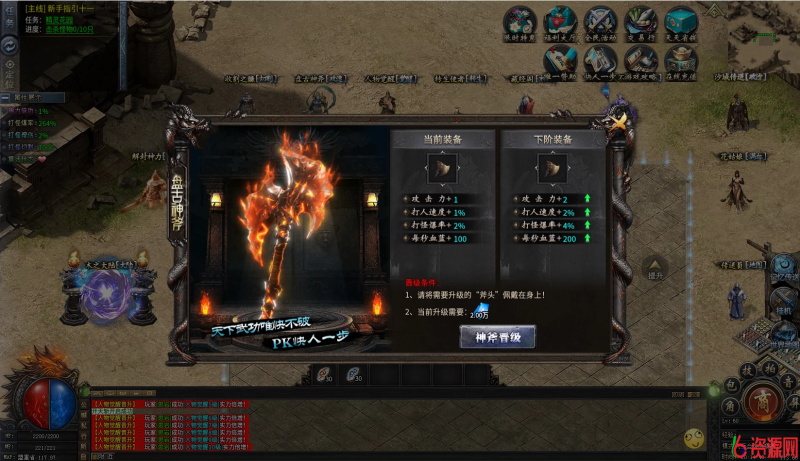
Task: Open the 拍 auction button
Action: pyautogui.click(x=769, y=369)
